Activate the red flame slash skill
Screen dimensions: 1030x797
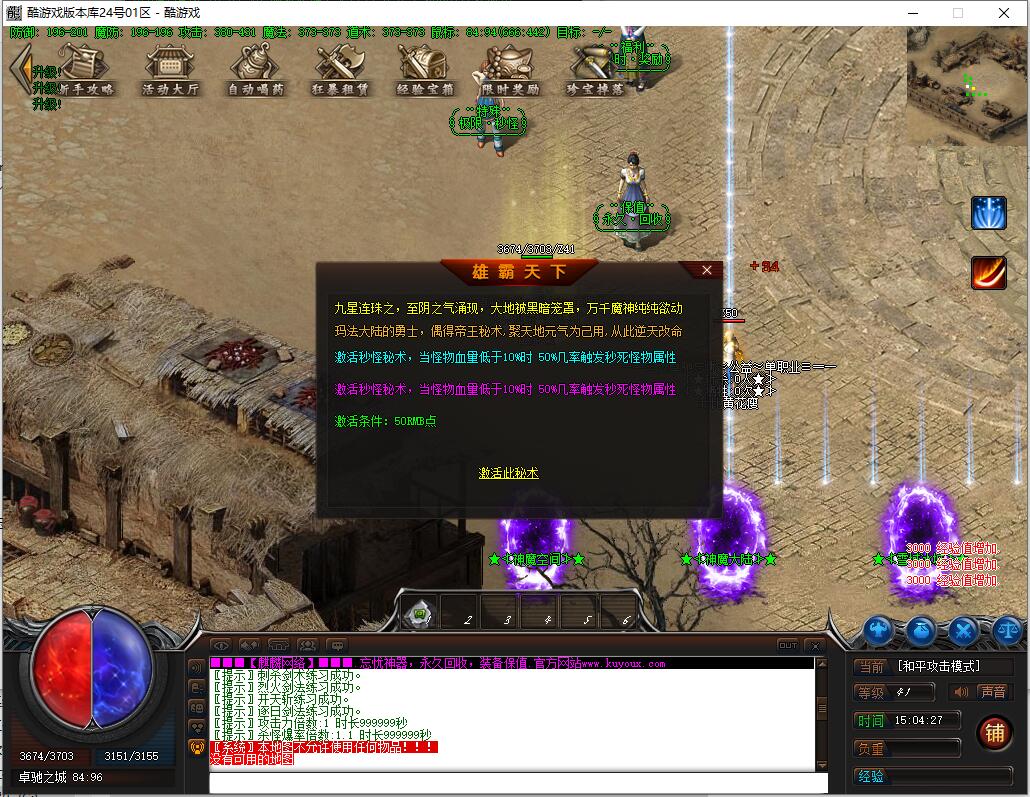tap(989, 272)
